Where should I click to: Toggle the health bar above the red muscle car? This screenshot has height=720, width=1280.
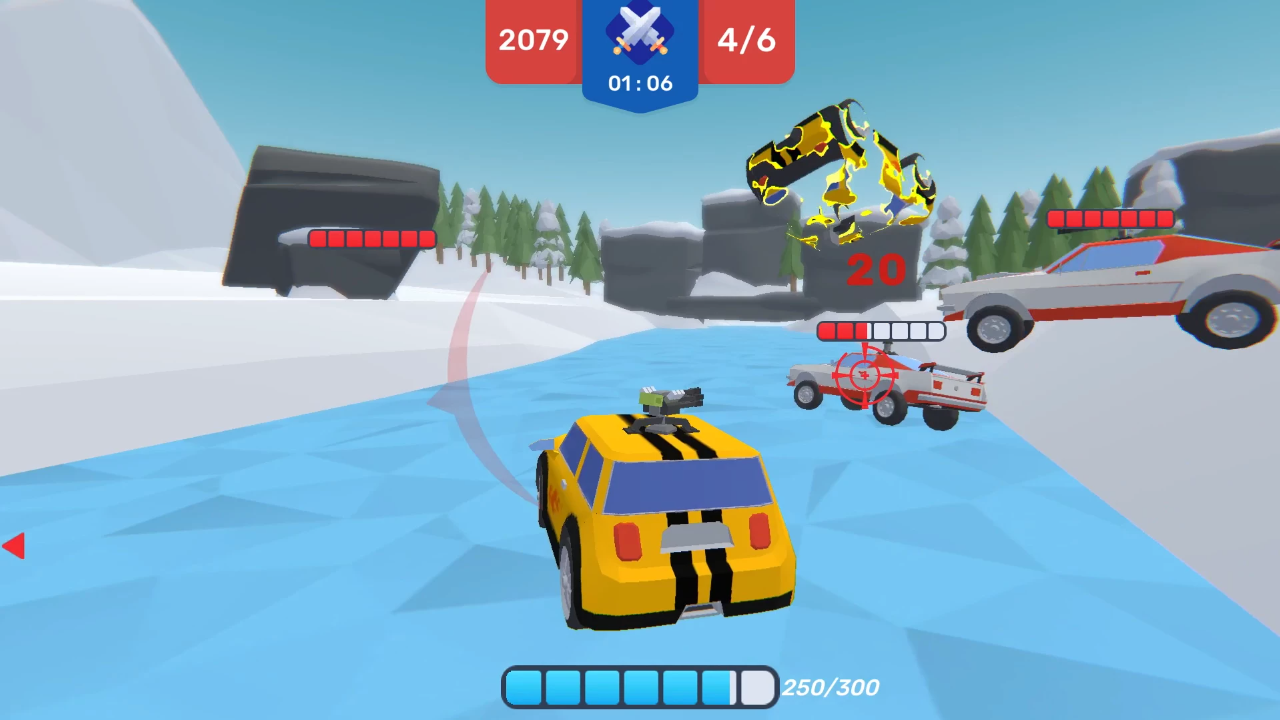tap(1112, 218)
